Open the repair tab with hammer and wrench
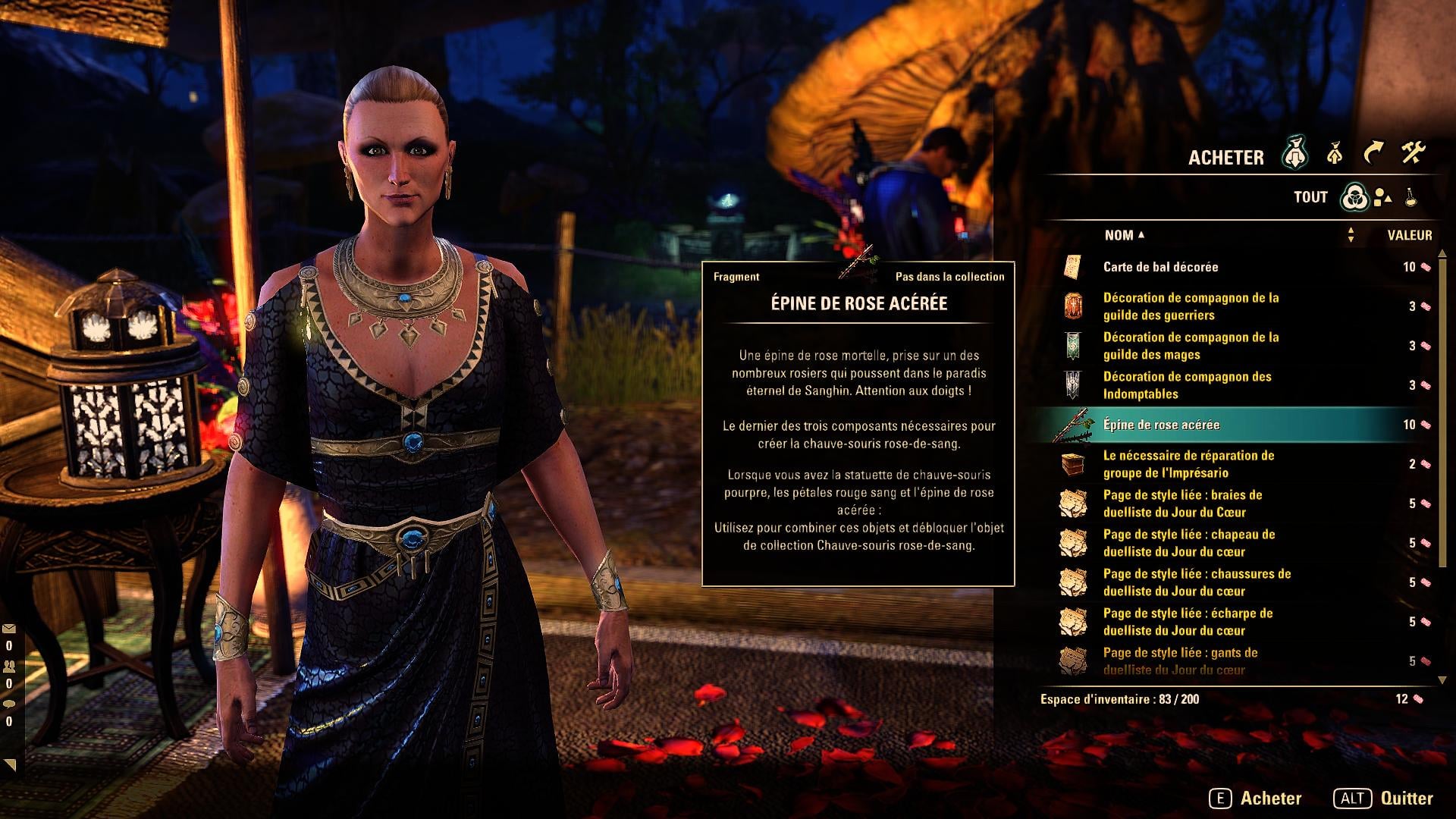 (1413, 154)
